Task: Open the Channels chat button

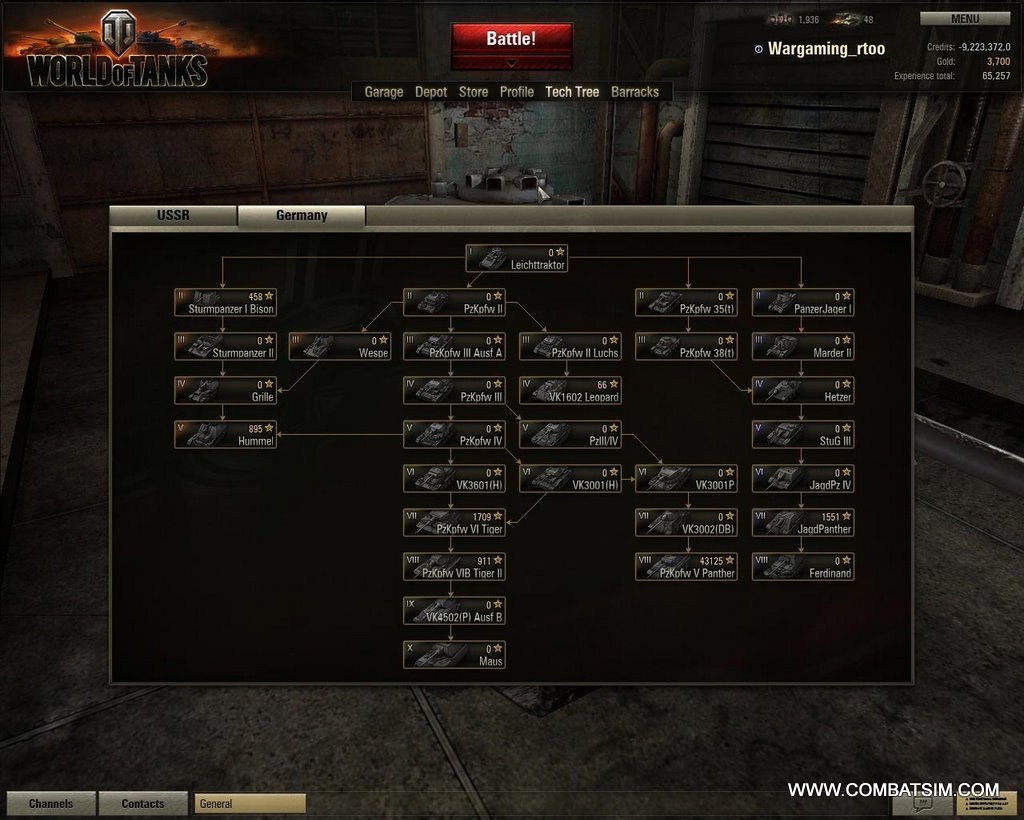Action: [x=51, y=804]
